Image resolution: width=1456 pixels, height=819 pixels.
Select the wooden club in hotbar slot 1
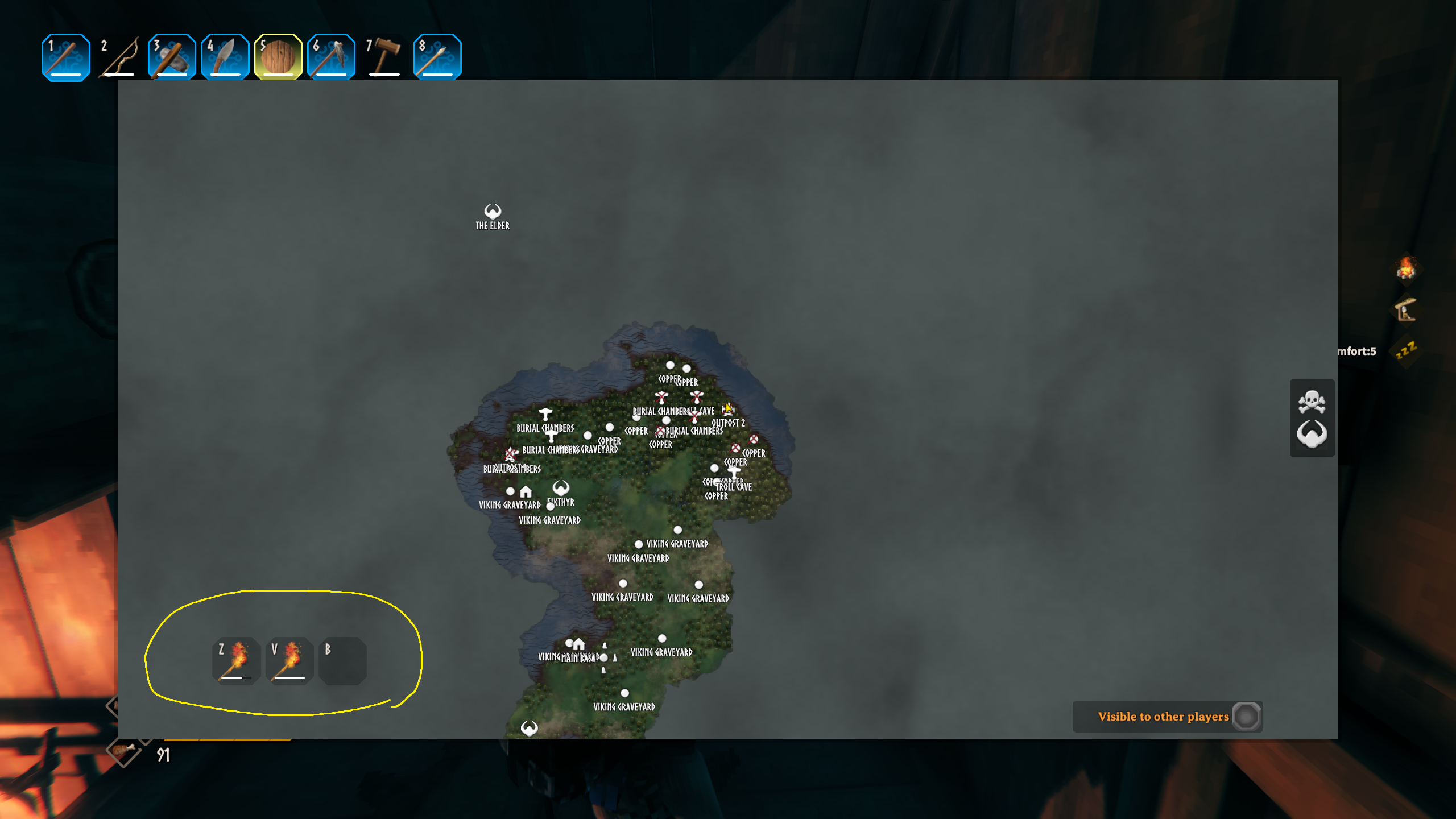pyautogui.click(x=65, y=55)
